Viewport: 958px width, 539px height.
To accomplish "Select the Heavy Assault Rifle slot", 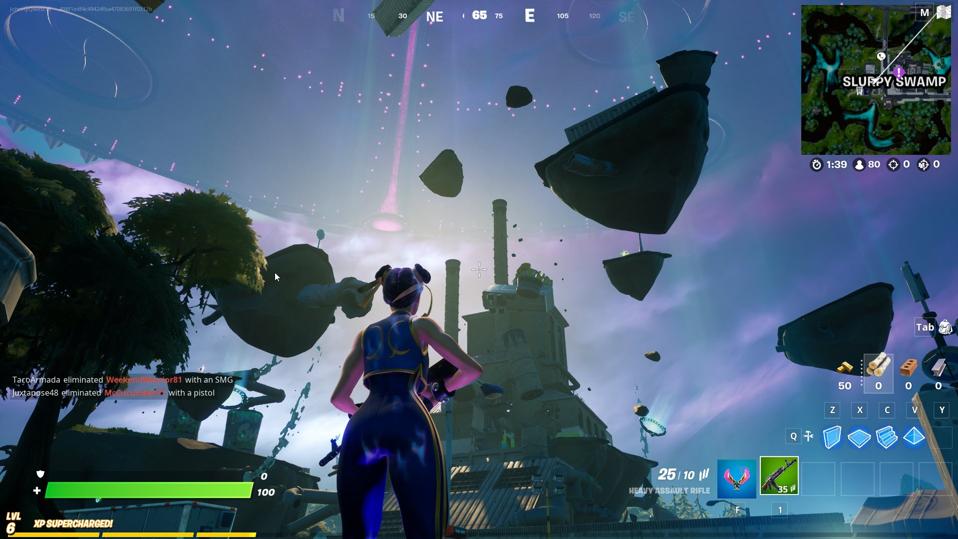I will pyautogui.click(x=779, y=476).
